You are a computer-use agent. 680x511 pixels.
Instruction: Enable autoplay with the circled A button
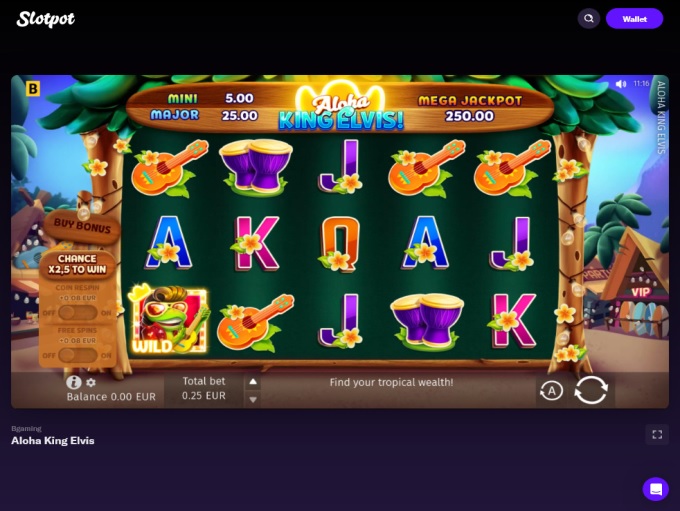click(x=551, y=391)
